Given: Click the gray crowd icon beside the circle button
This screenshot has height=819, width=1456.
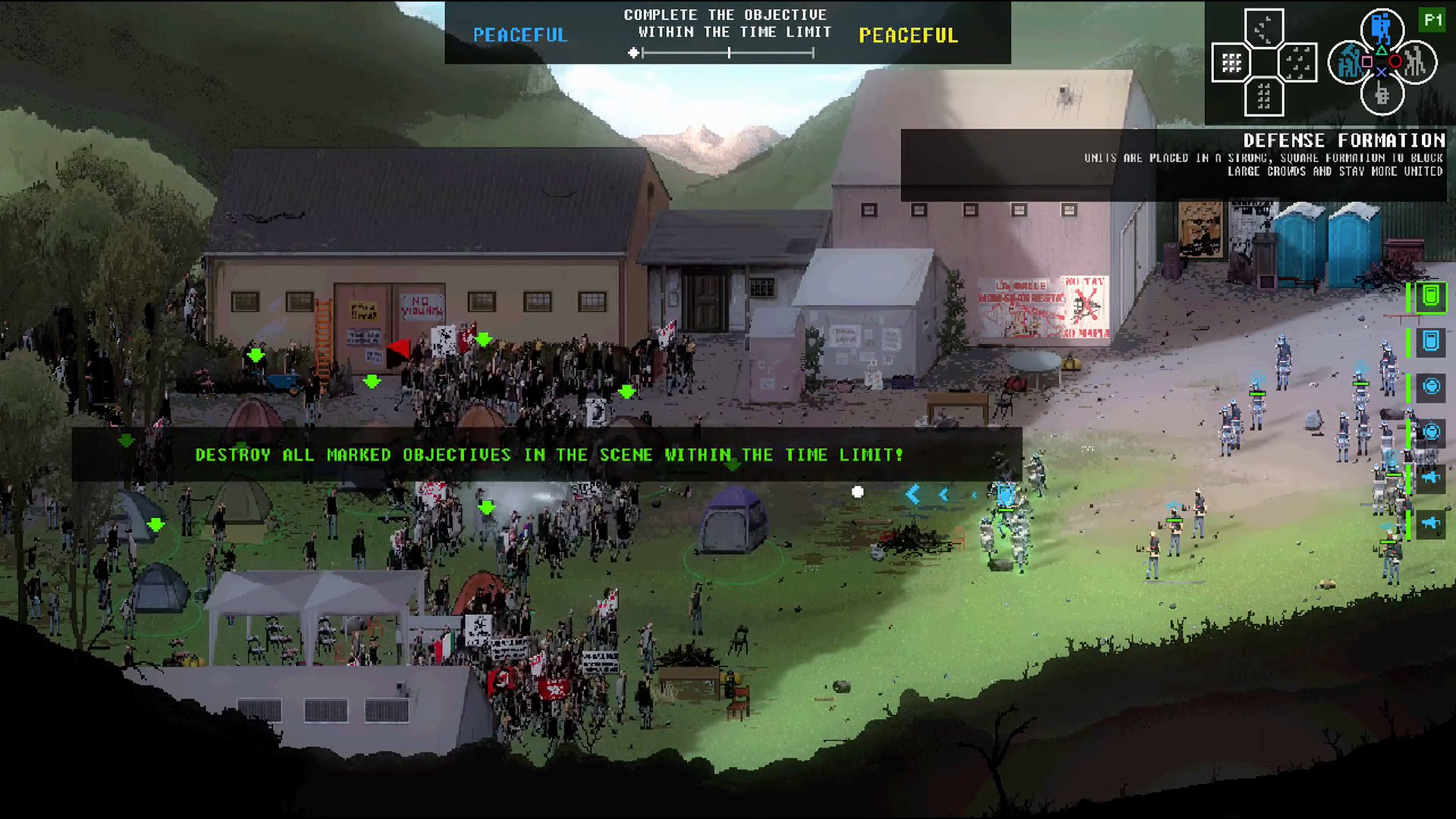Looking at the screenshot, I should [x=1416, y=62].
